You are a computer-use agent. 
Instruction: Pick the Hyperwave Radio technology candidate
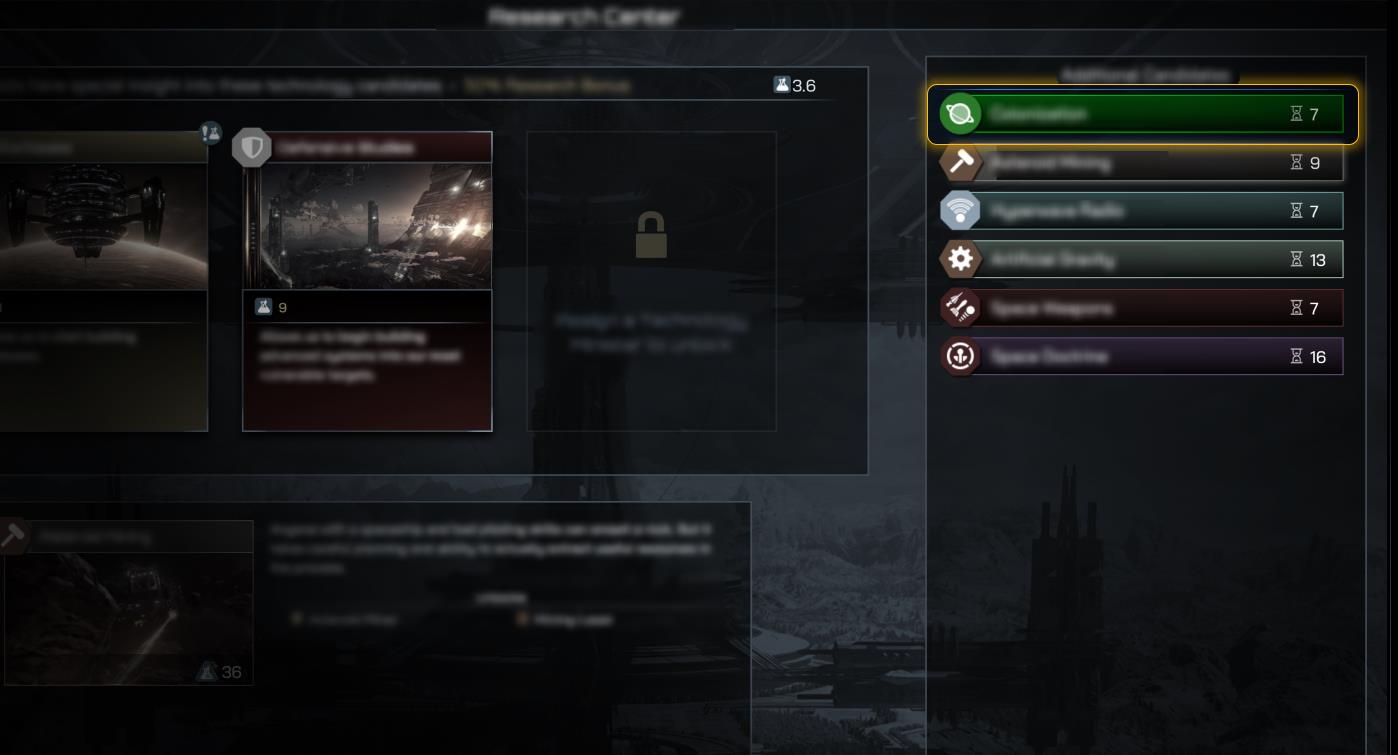tap(1140, 211)
